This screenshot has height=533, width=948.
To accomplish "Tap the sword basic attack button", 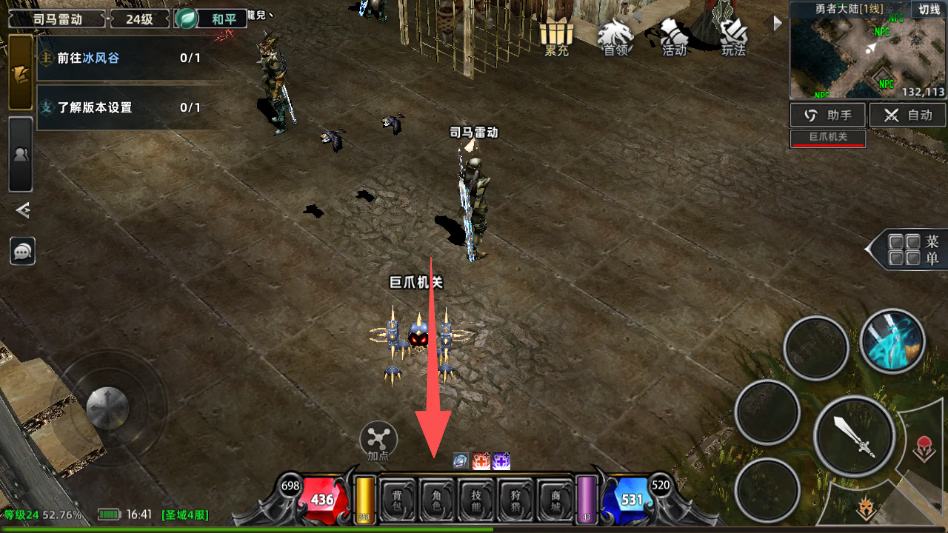I will pyautogui.click(x=851, y=436).
